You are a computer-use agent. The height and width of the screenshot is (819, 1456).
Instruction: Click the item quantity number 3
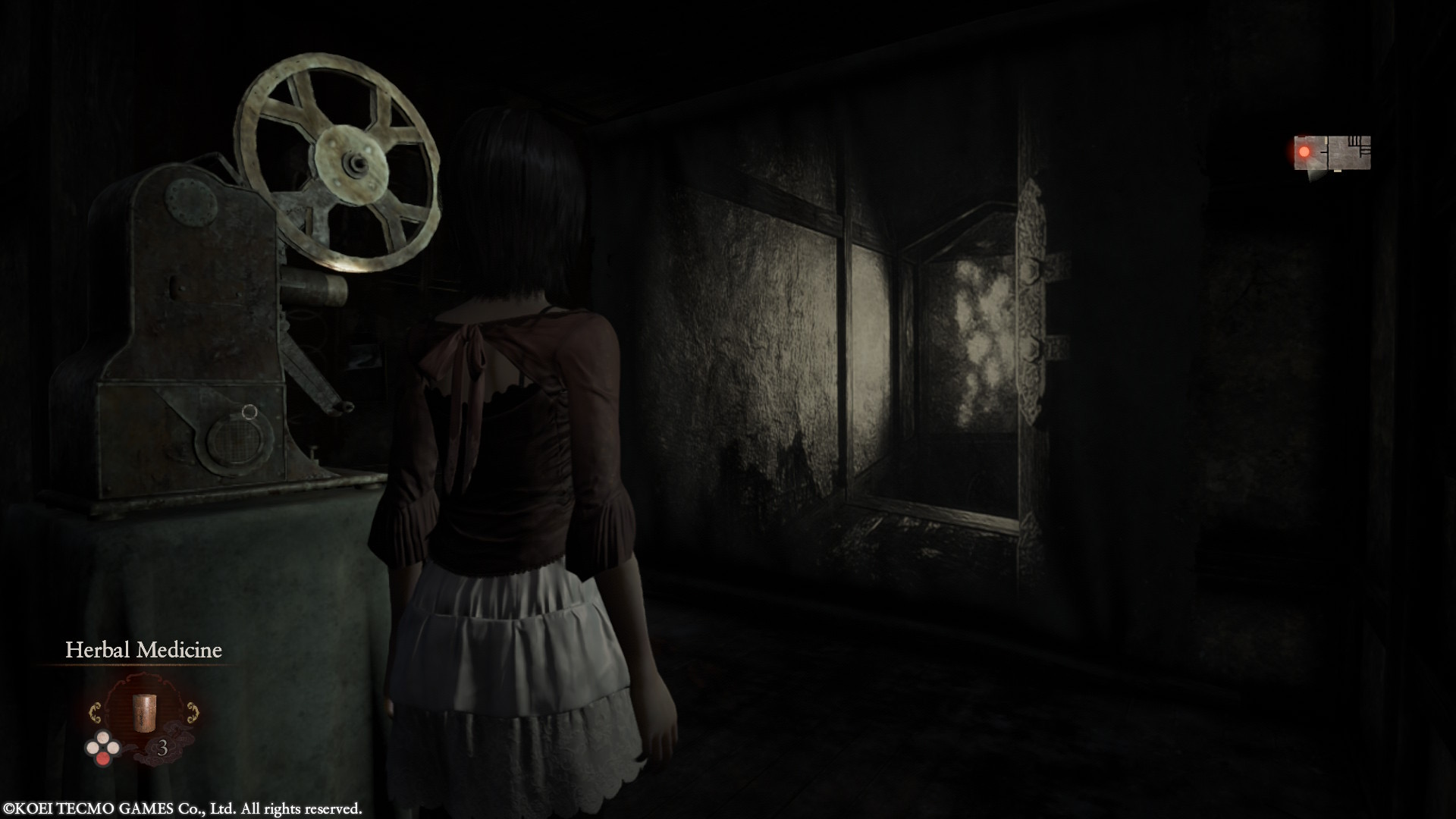point(164,748)
